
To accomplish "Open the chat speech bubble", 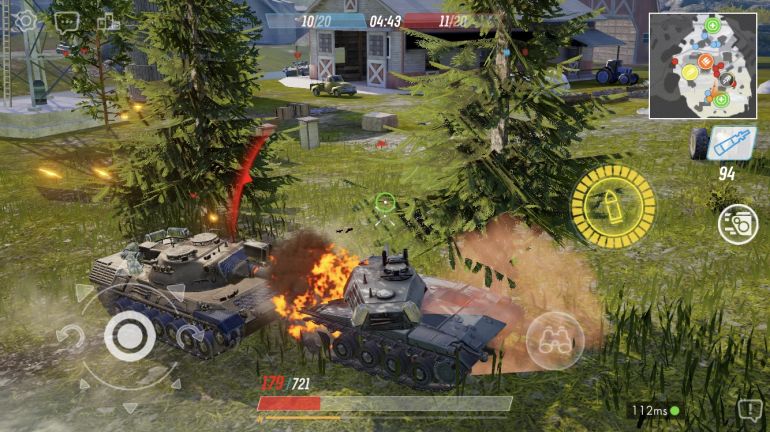I will [x=67, y=20].
